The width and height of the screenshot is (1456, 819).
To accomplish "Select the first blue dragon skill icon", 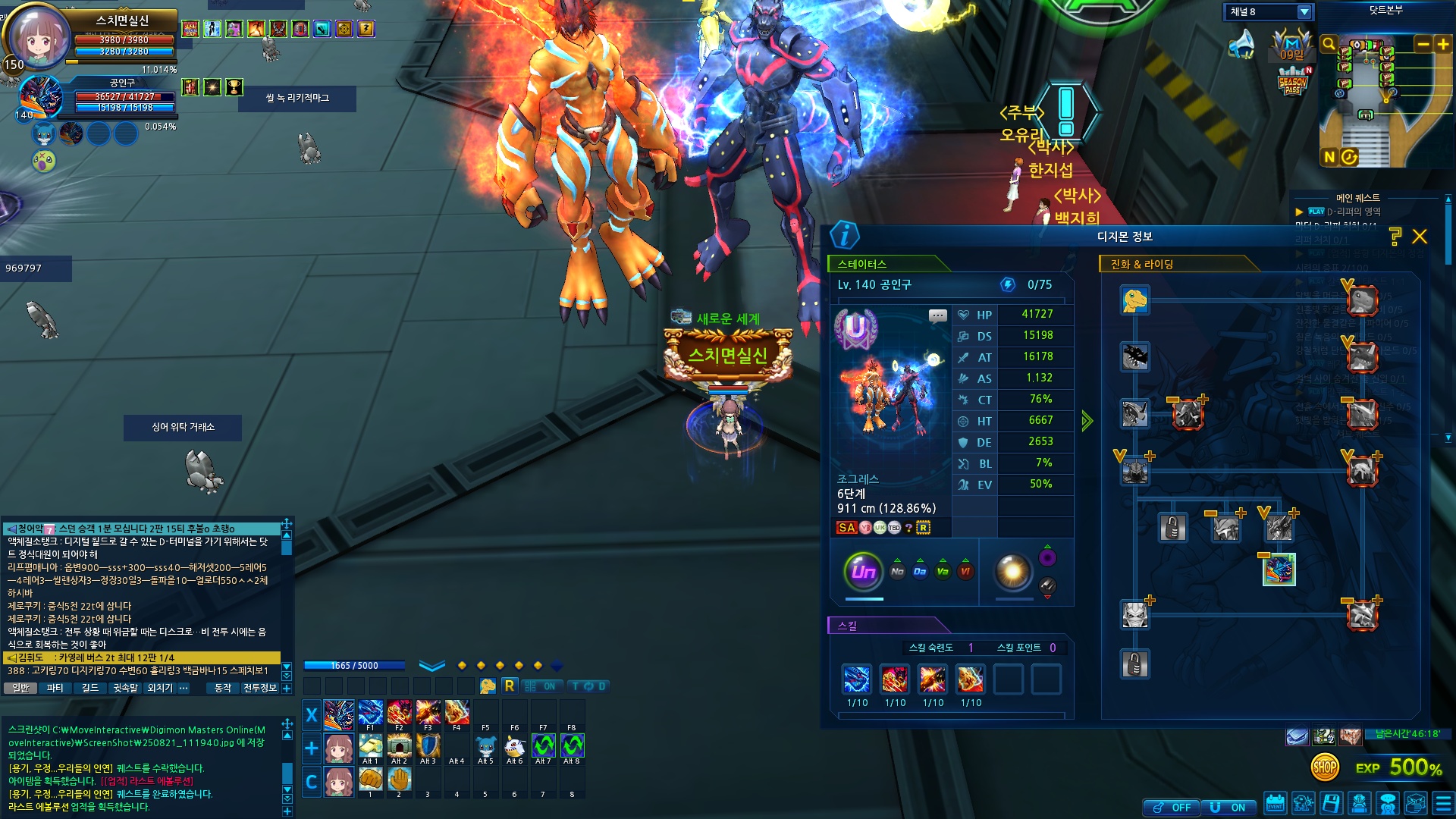I will [857, 679].
